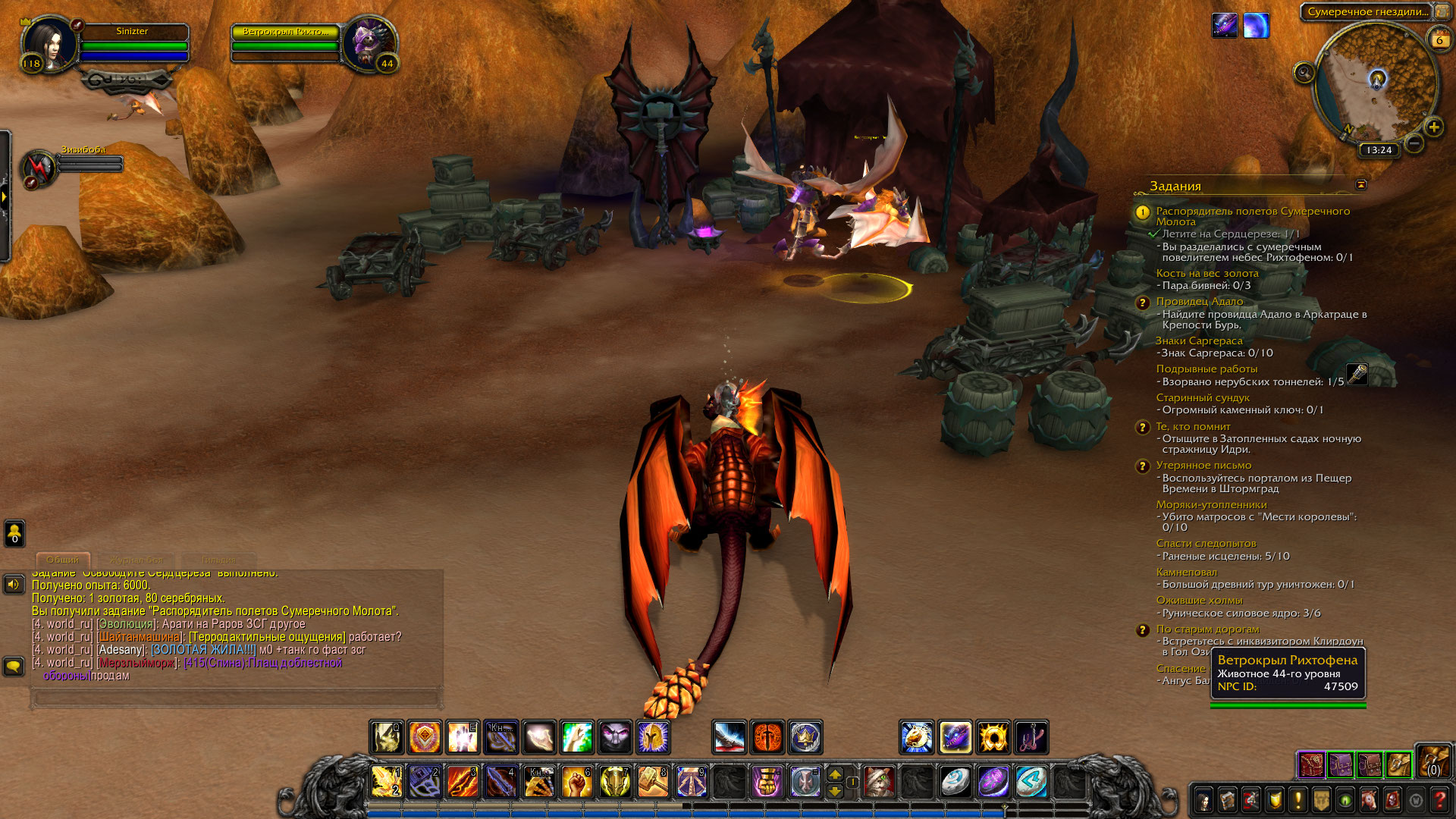Use the golden hammer ability in slot 8
The width and height of the screenshot is (1456, 819).
point(653,781)
